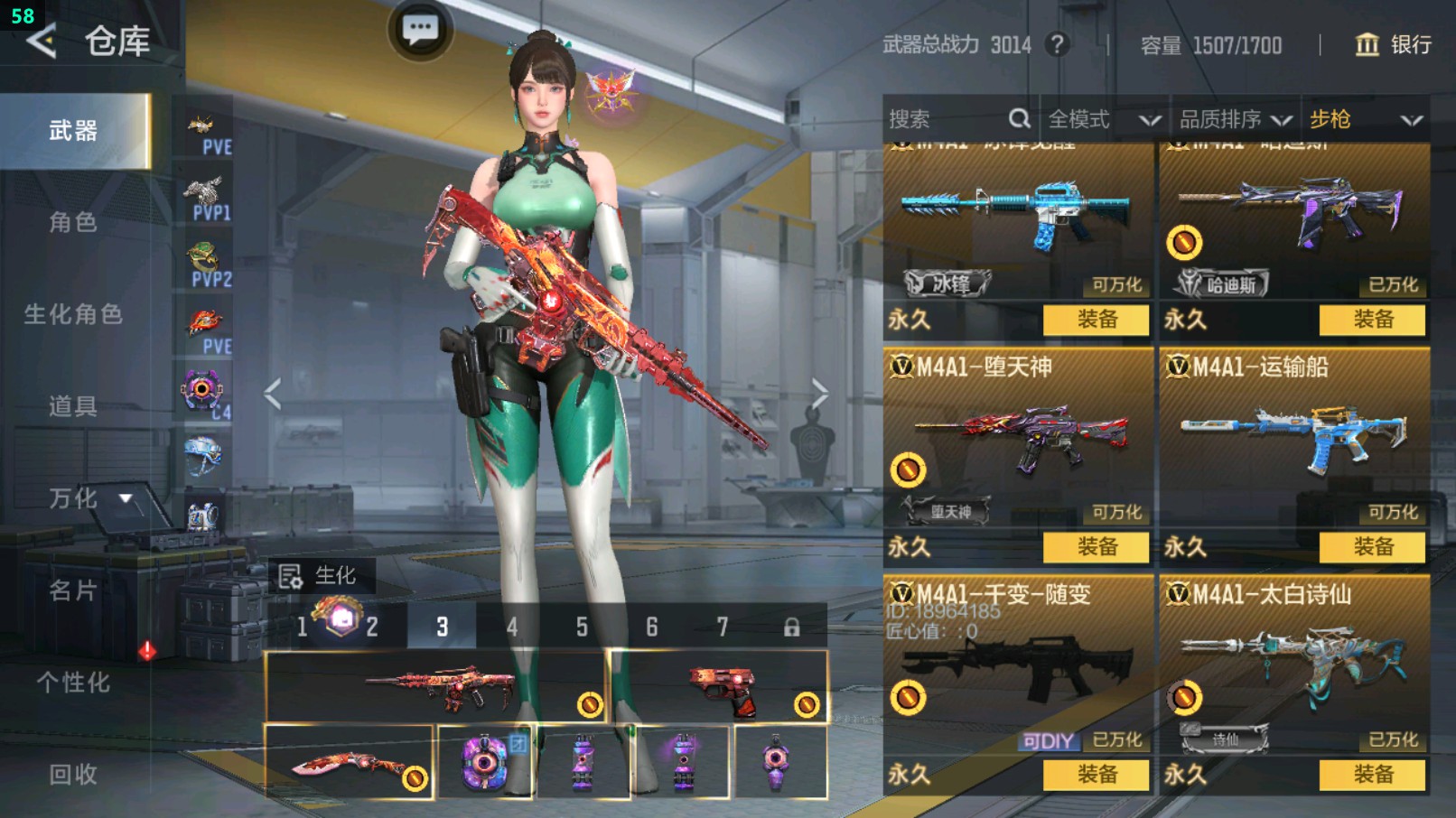
Task: Open the 回收 recycle category
Action: tap(73, 774)
